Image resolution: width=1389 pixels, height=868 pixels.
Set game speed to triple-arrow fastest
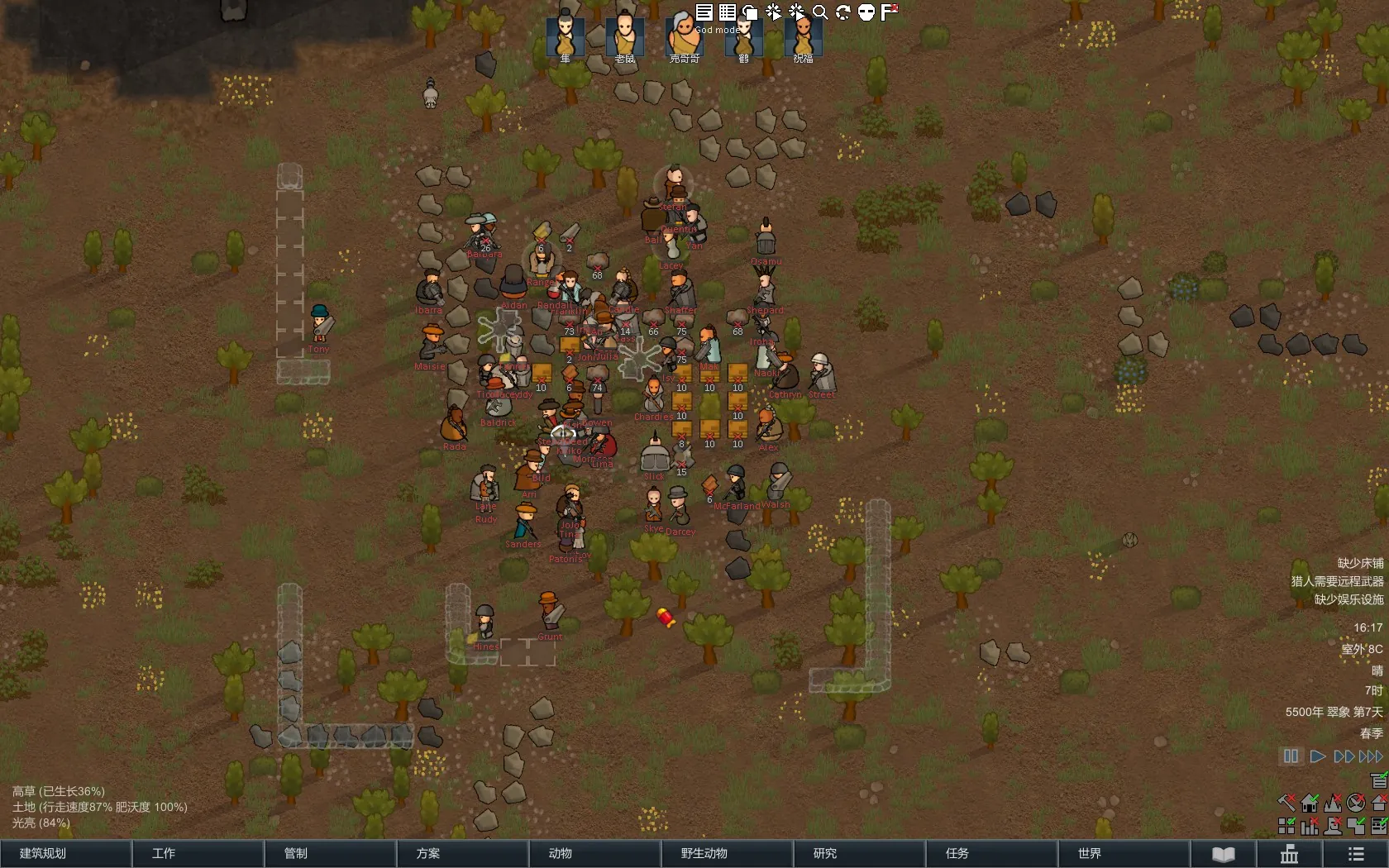(1372, 756)
